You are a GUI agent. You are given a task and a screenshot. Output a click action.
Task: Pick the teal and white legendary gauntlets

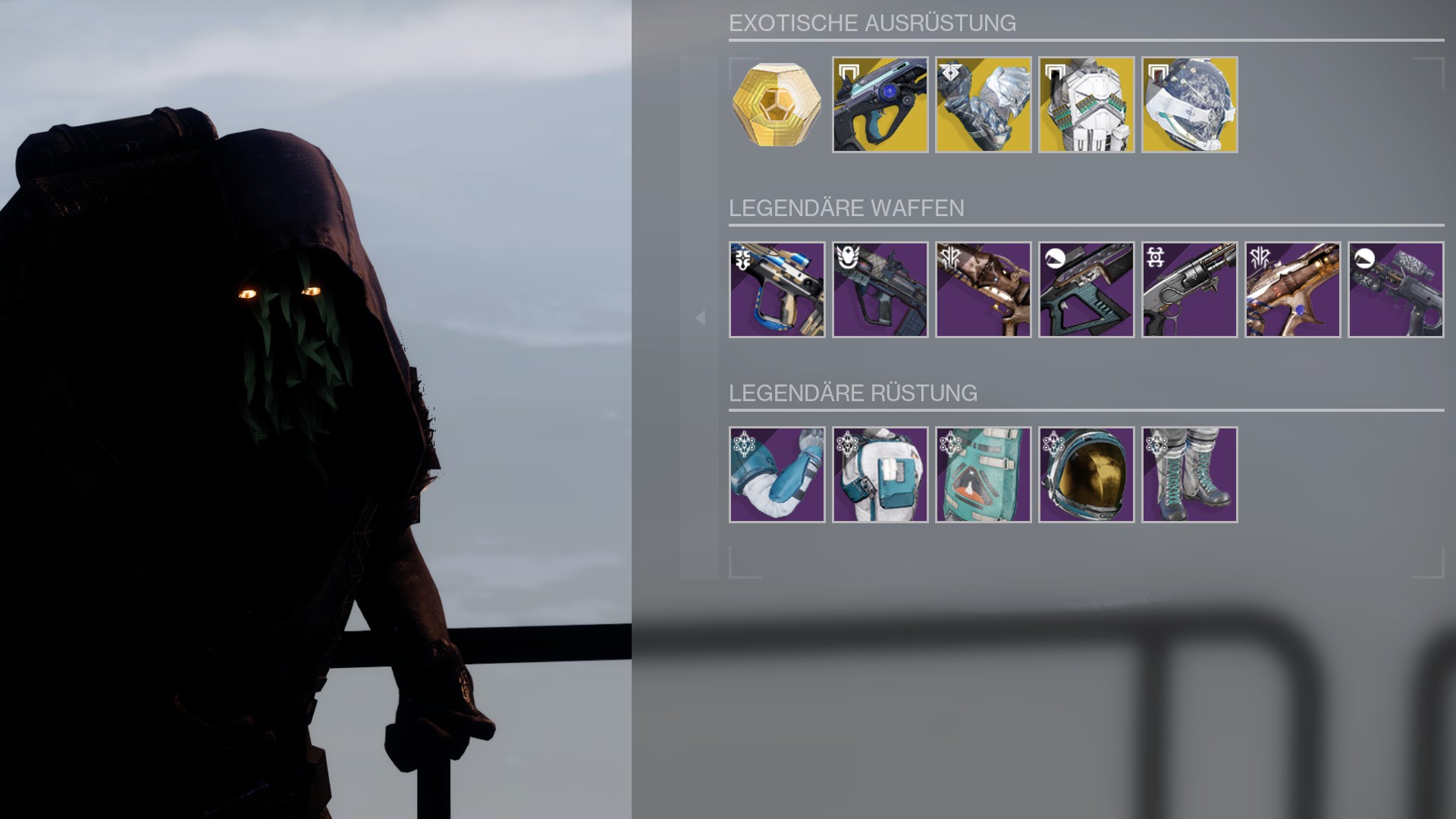coord(777,475)
